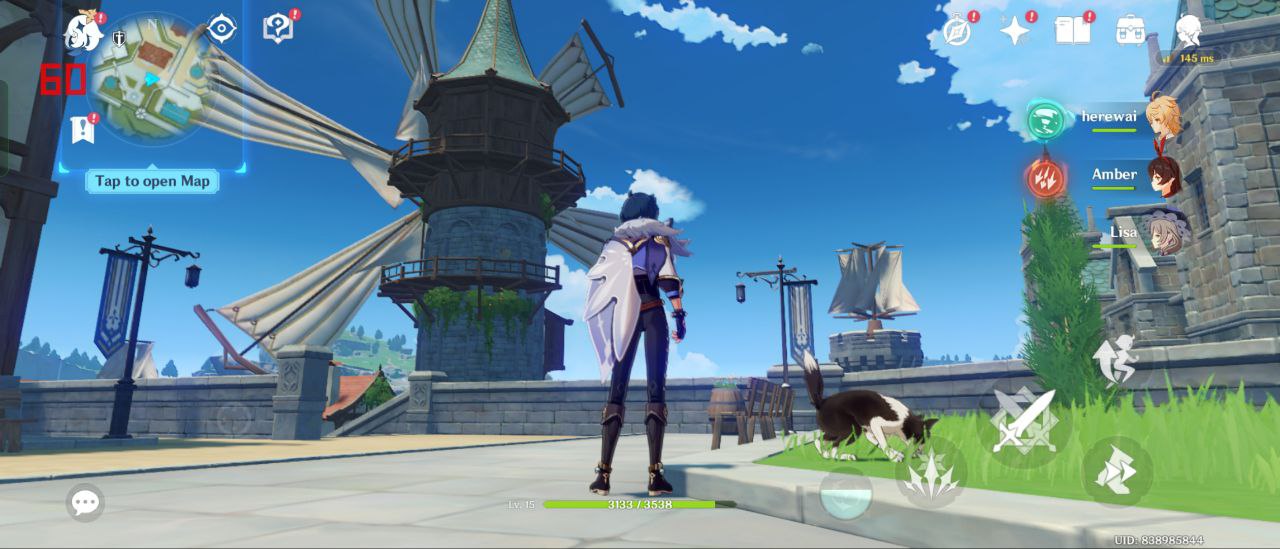Open the Paimon menu icon

point(83,31)
